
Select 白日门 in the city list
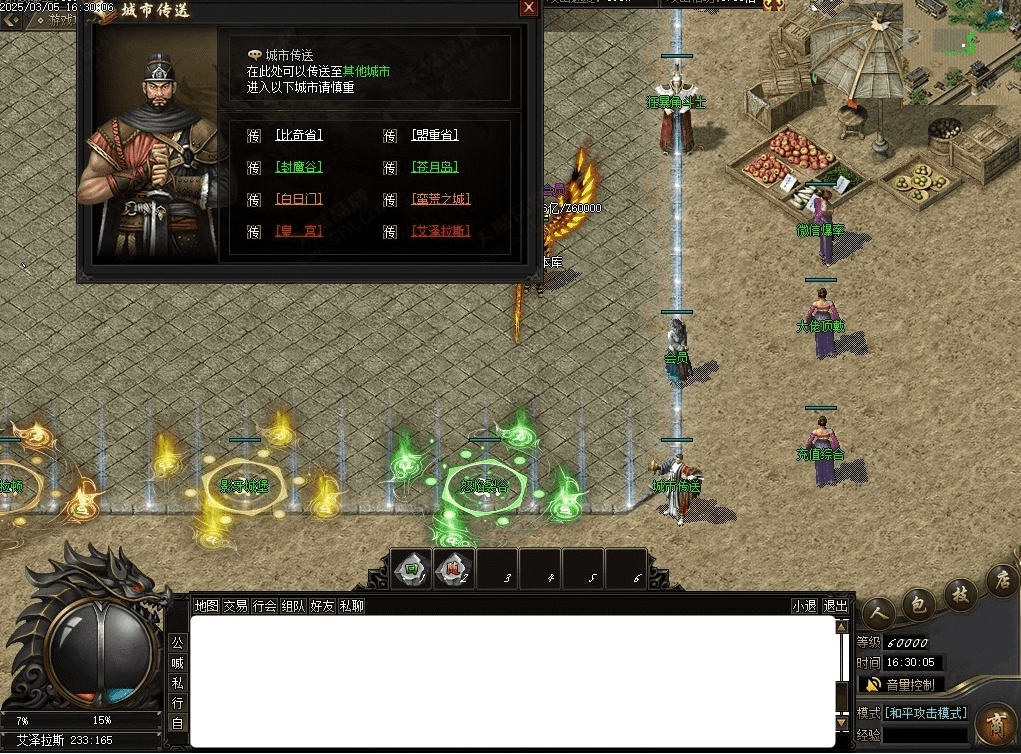pyautogui.click(x=299, y=199)
